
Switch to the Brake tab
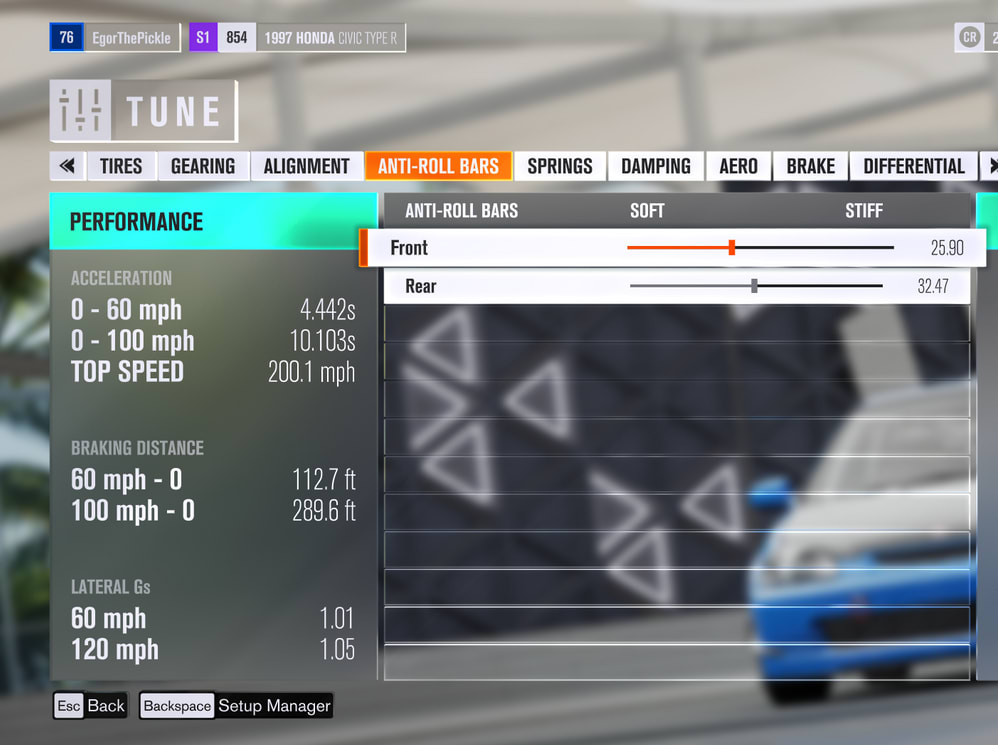810,166
